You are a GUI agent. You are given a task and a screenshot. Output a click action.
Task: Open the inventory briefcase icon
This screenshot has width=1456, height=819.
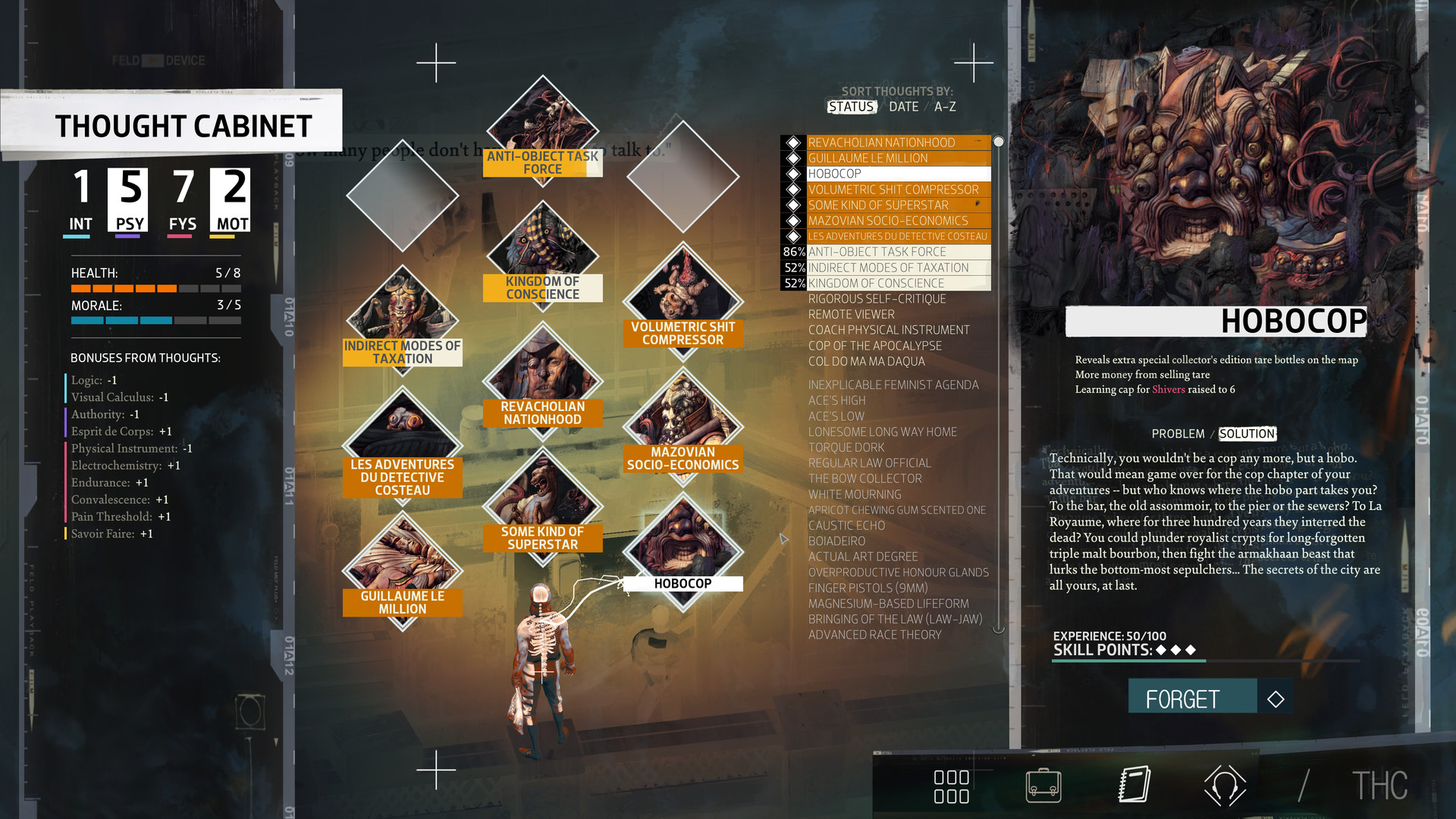point(1045,786)
